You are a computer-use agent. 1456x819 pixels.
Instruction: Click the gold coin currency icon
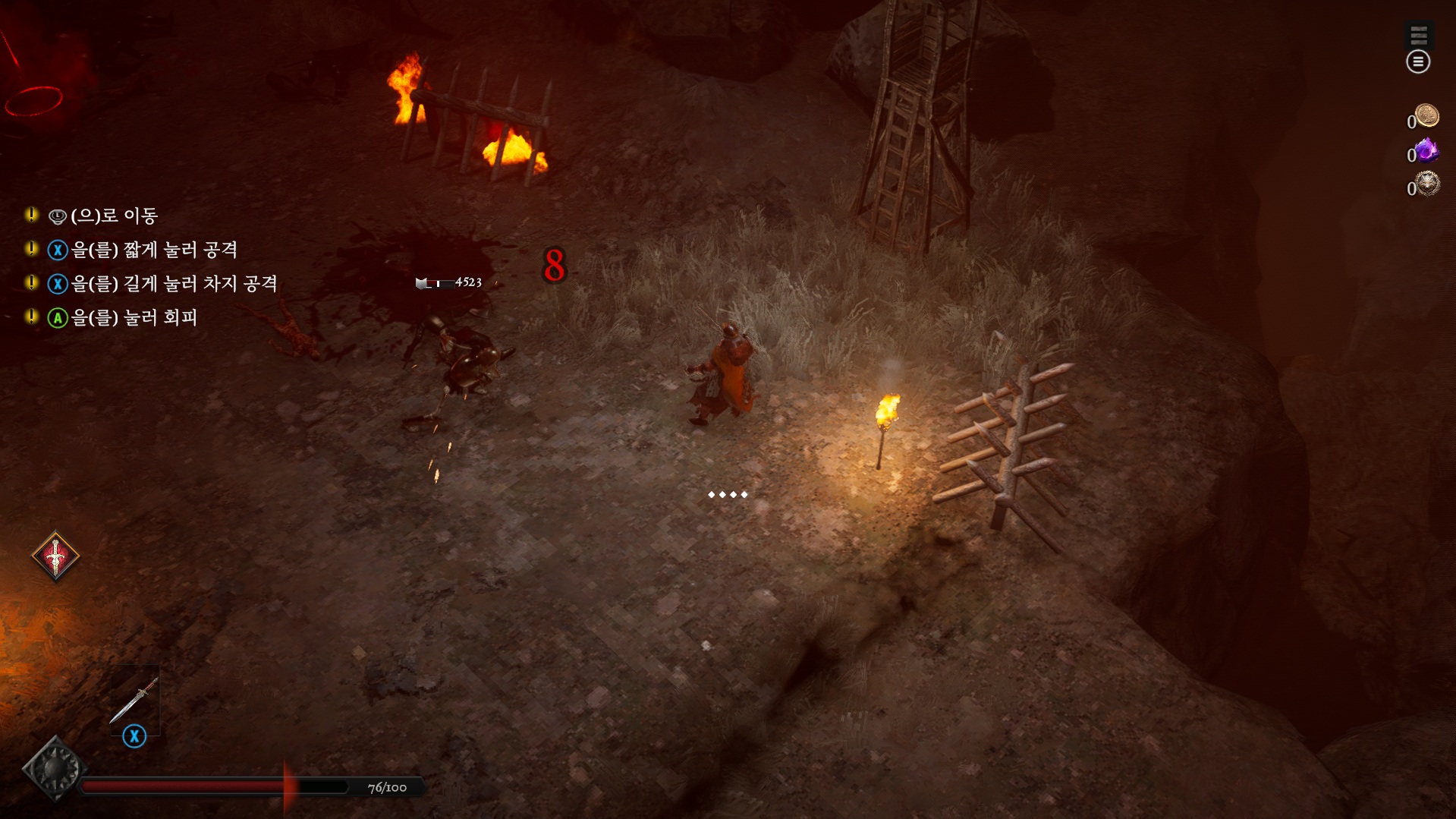pos(1426,116)
